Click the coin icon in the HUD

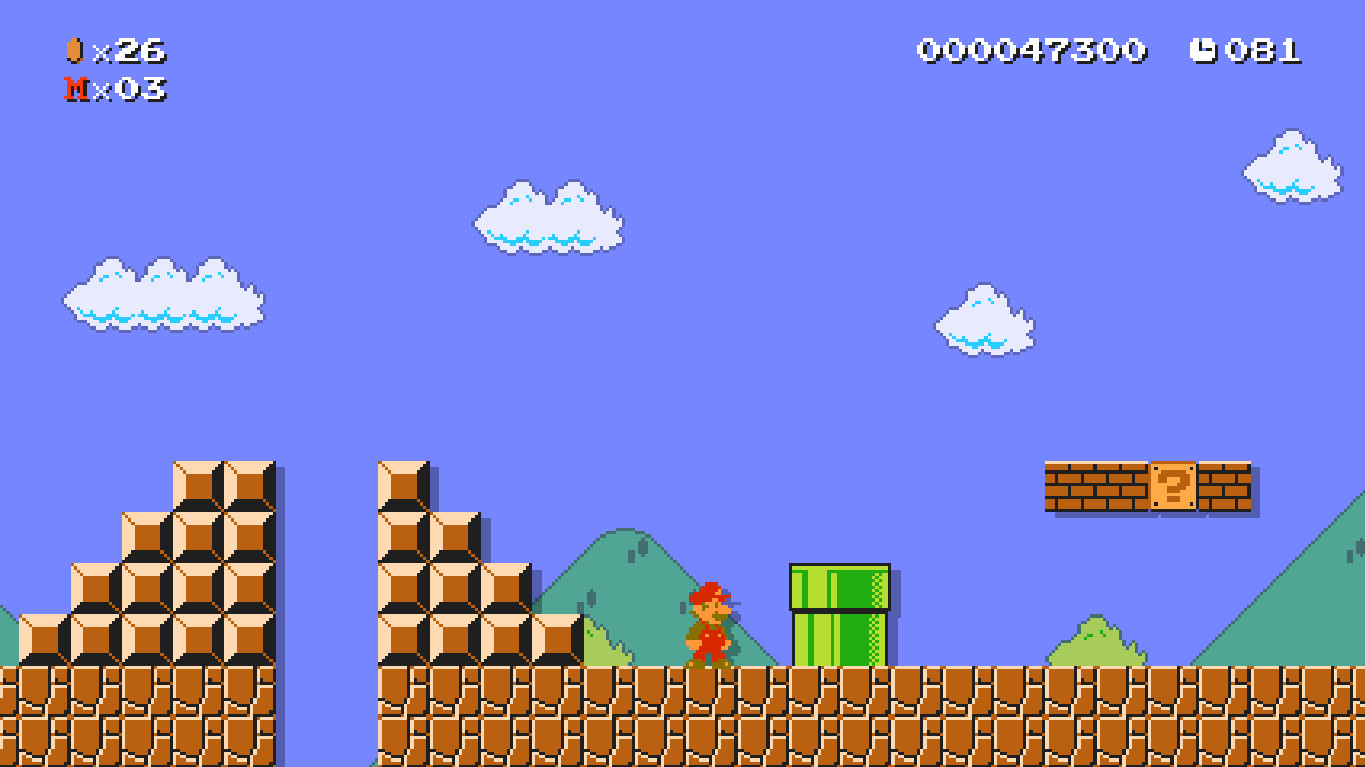pos(74,49)
